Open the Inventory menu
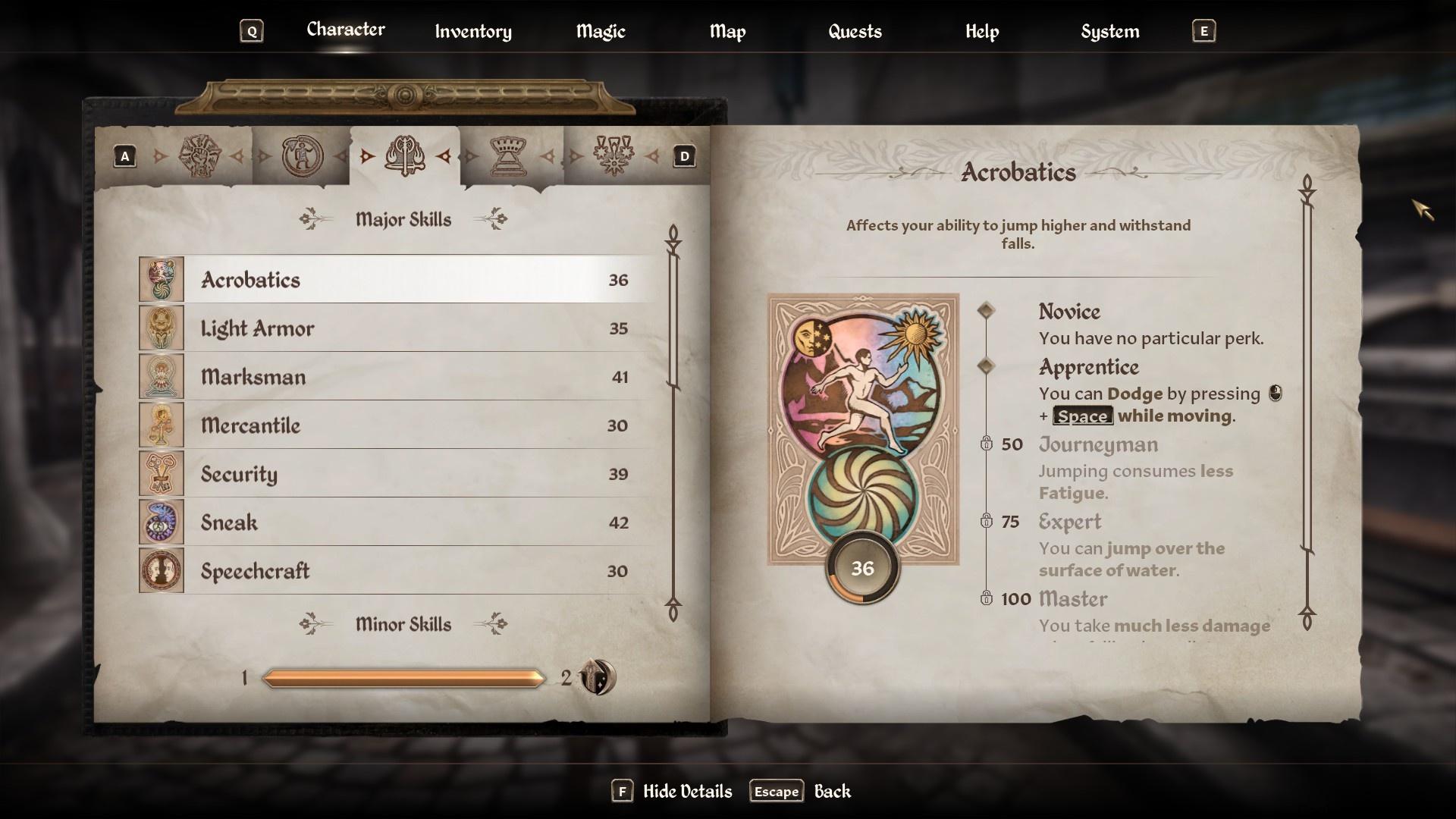Image resolution: width=1456 pixels, height=819 pixels. click(472, 31)
